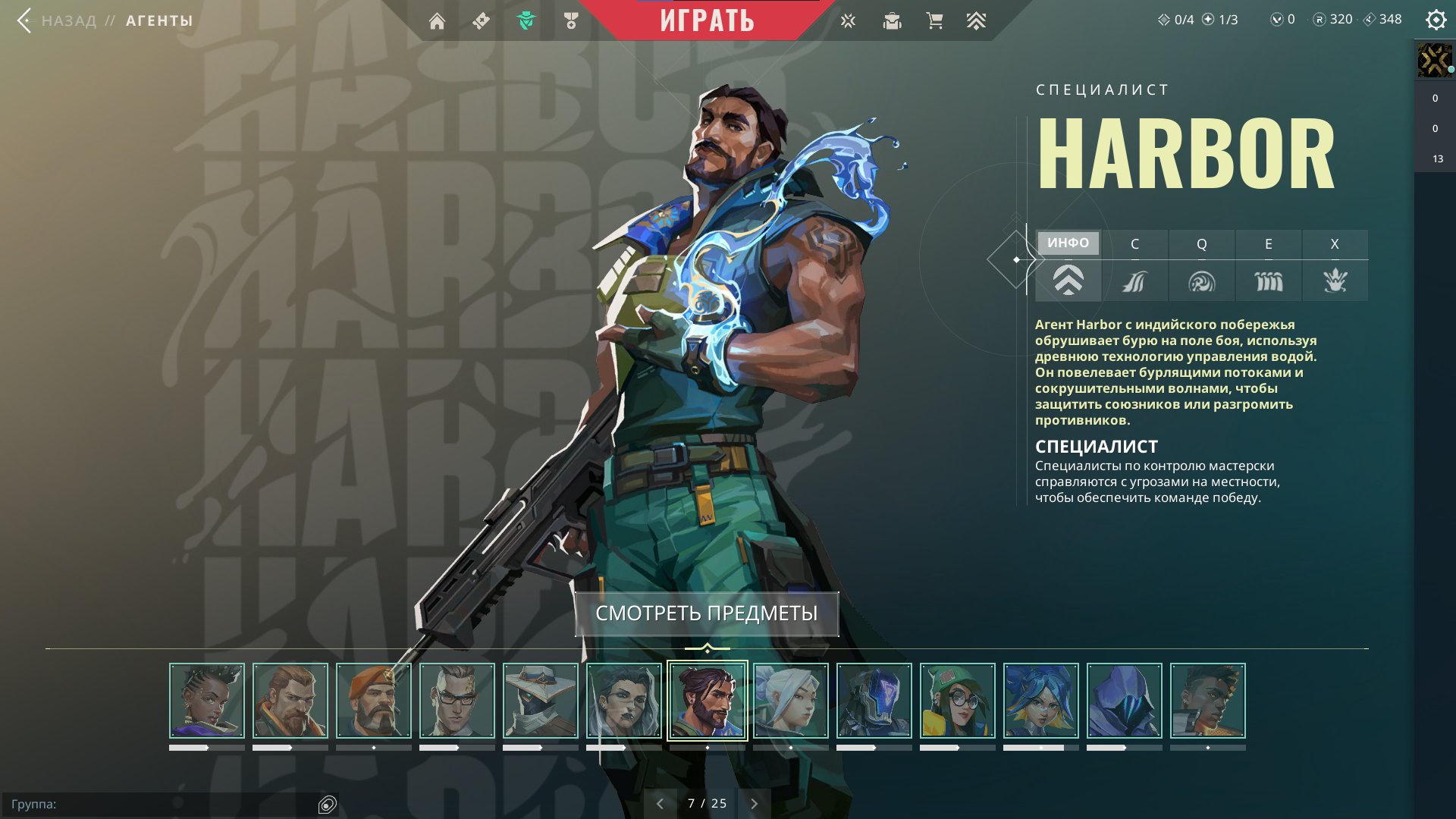Open settings with the gear icon
This screenshot has height=819, width=1456.
[x=1436, y=20]
